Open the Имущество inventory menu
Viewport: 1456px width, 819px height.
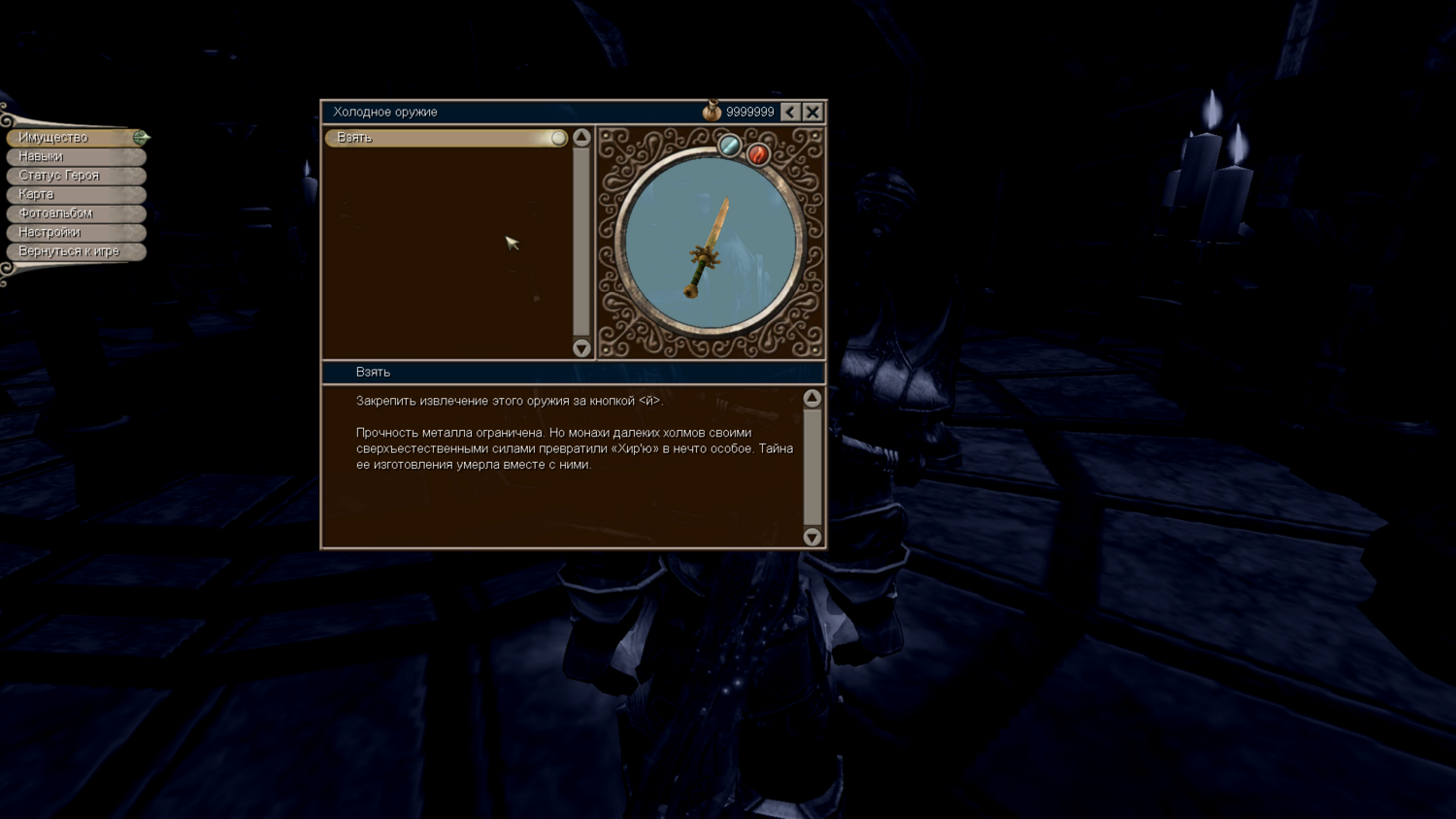[x=75, y=138]
